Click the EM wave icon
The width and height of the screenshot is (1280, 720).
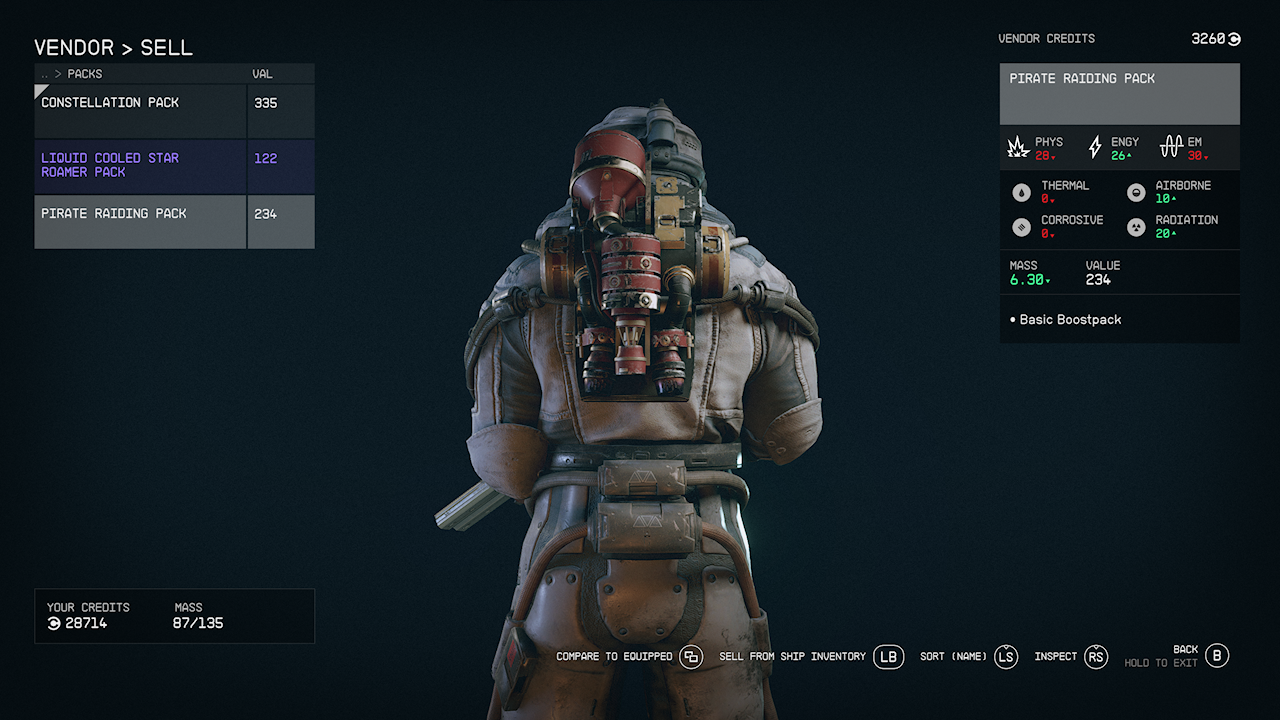pos(1170,146)
